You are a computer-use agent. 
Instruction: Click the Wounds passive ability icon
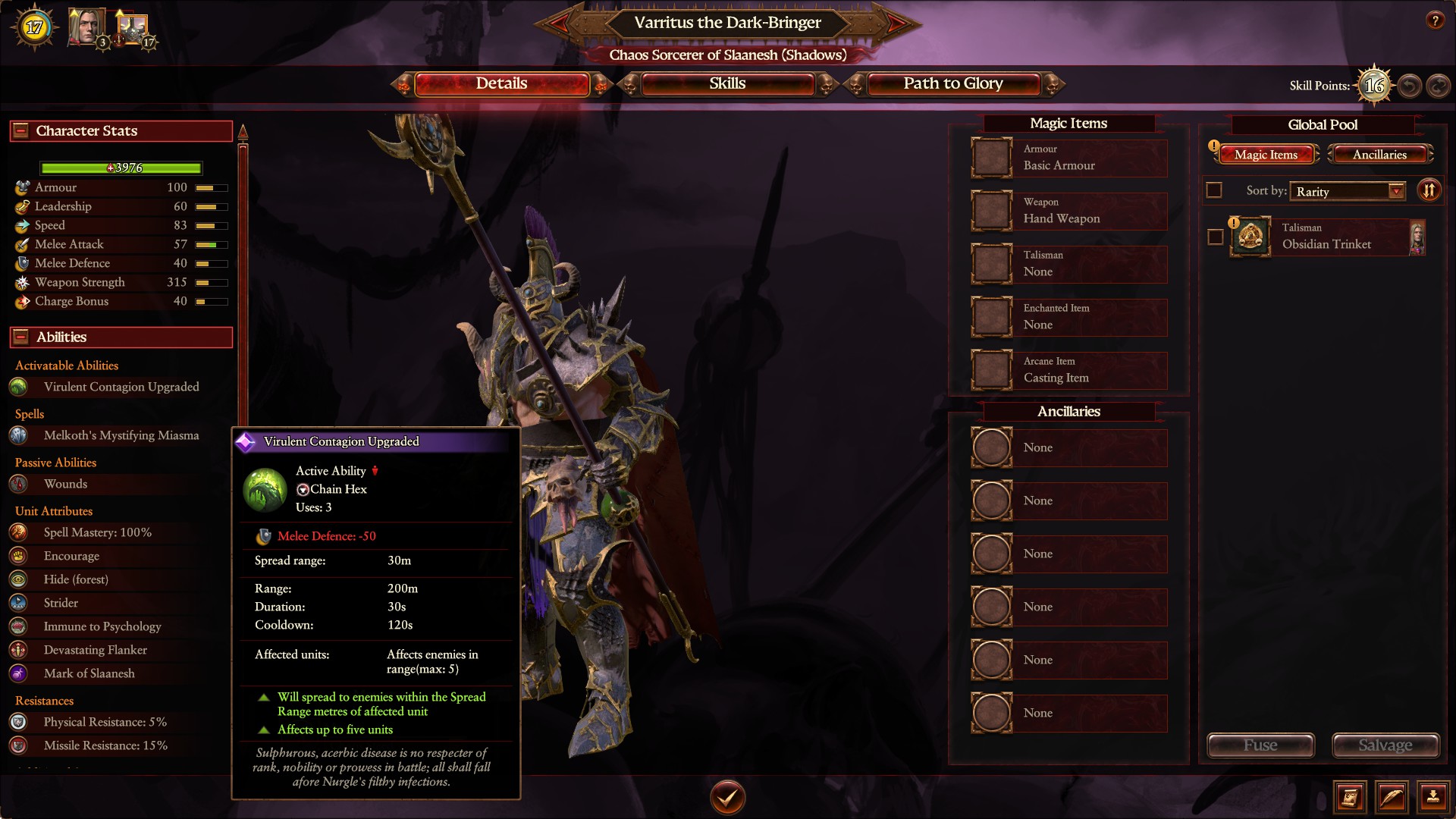click(17, 484)
